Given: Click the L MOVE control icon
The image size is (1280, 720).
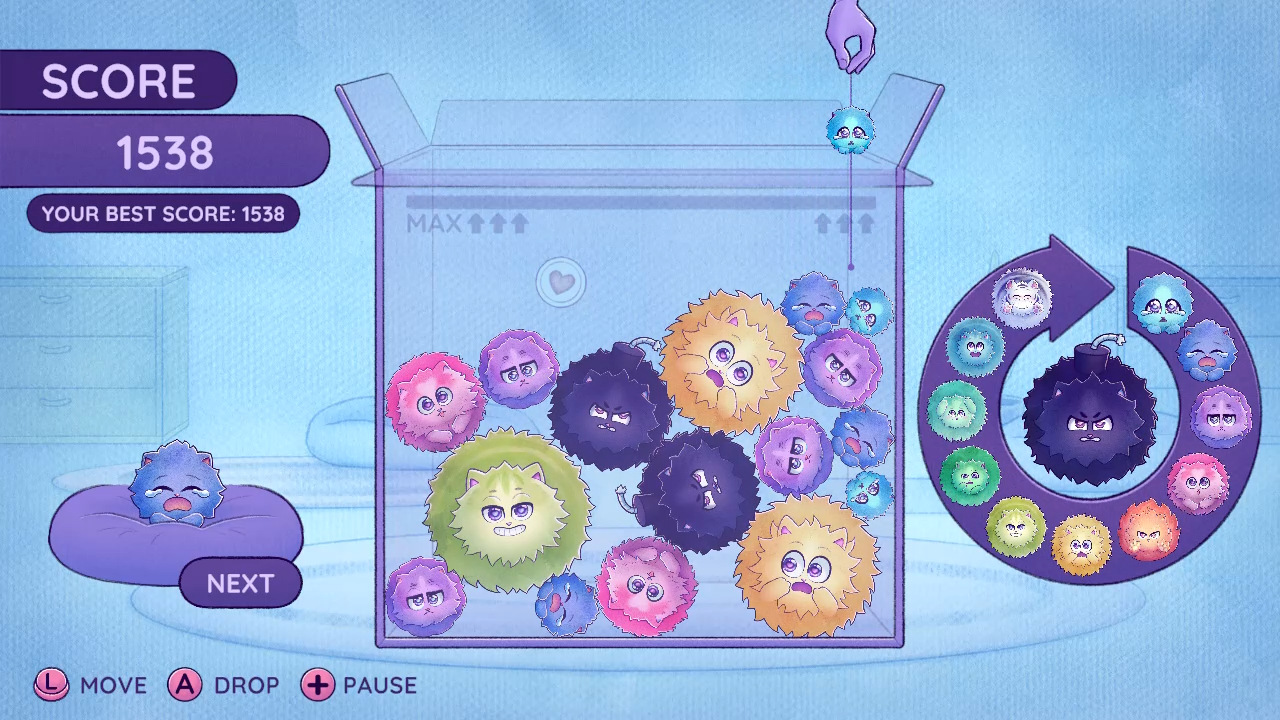Looking at the screenshot, I should pyautogui.click(x=52, y=686).
